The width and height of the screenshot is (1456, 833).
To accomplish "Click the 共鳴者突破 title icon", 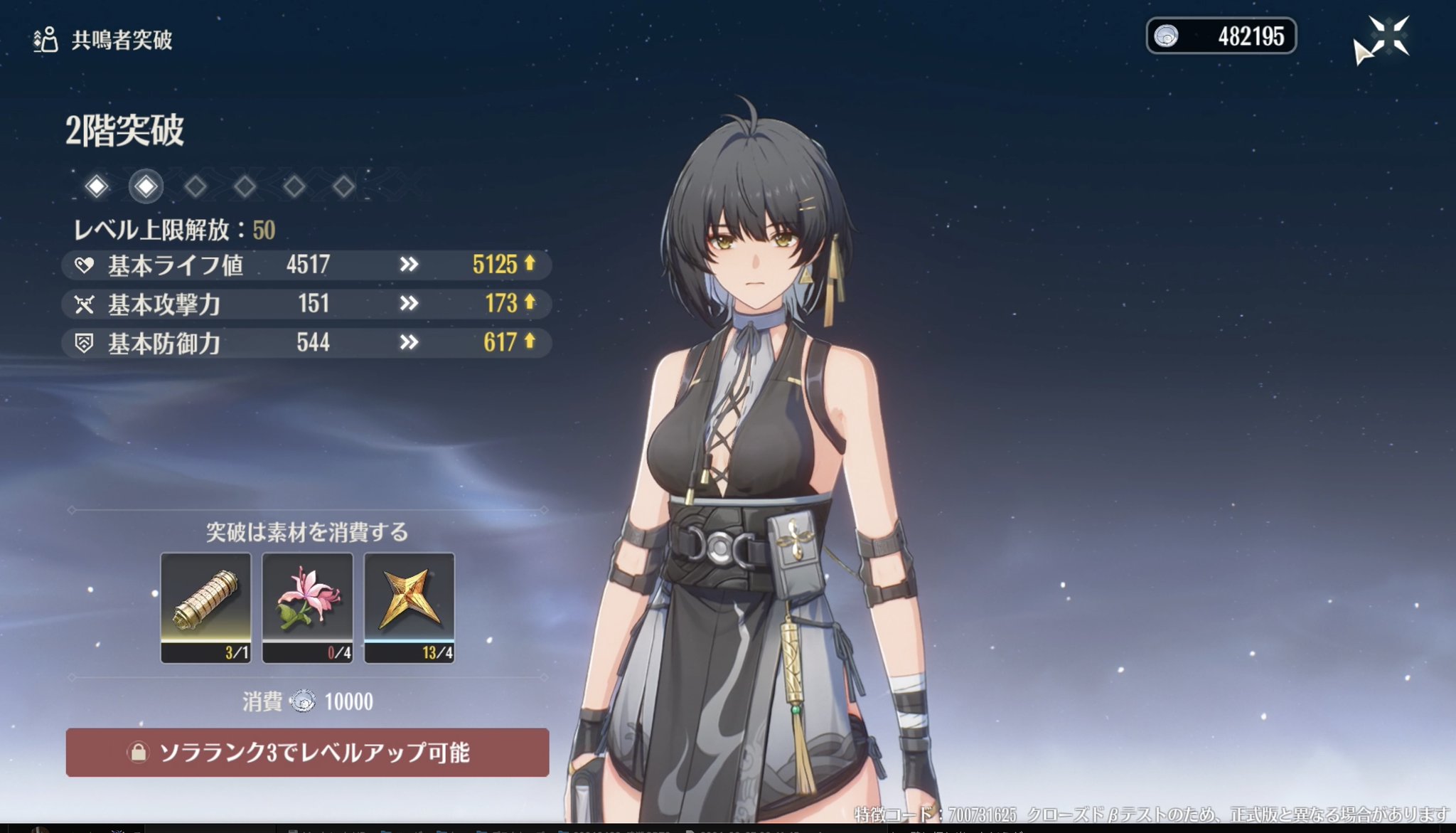I will click(45, 40).
